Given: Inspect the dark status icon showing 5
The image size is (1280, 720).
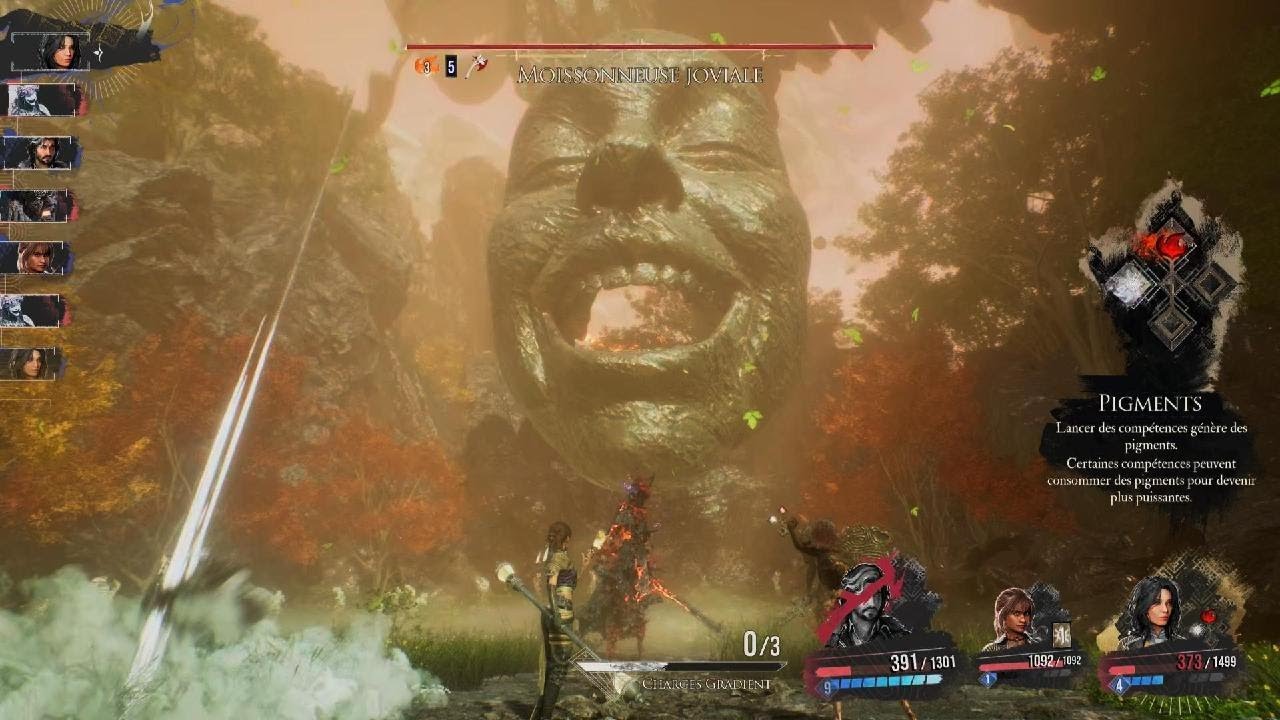Looking at the screenshot, I should [x=451, y=67].
